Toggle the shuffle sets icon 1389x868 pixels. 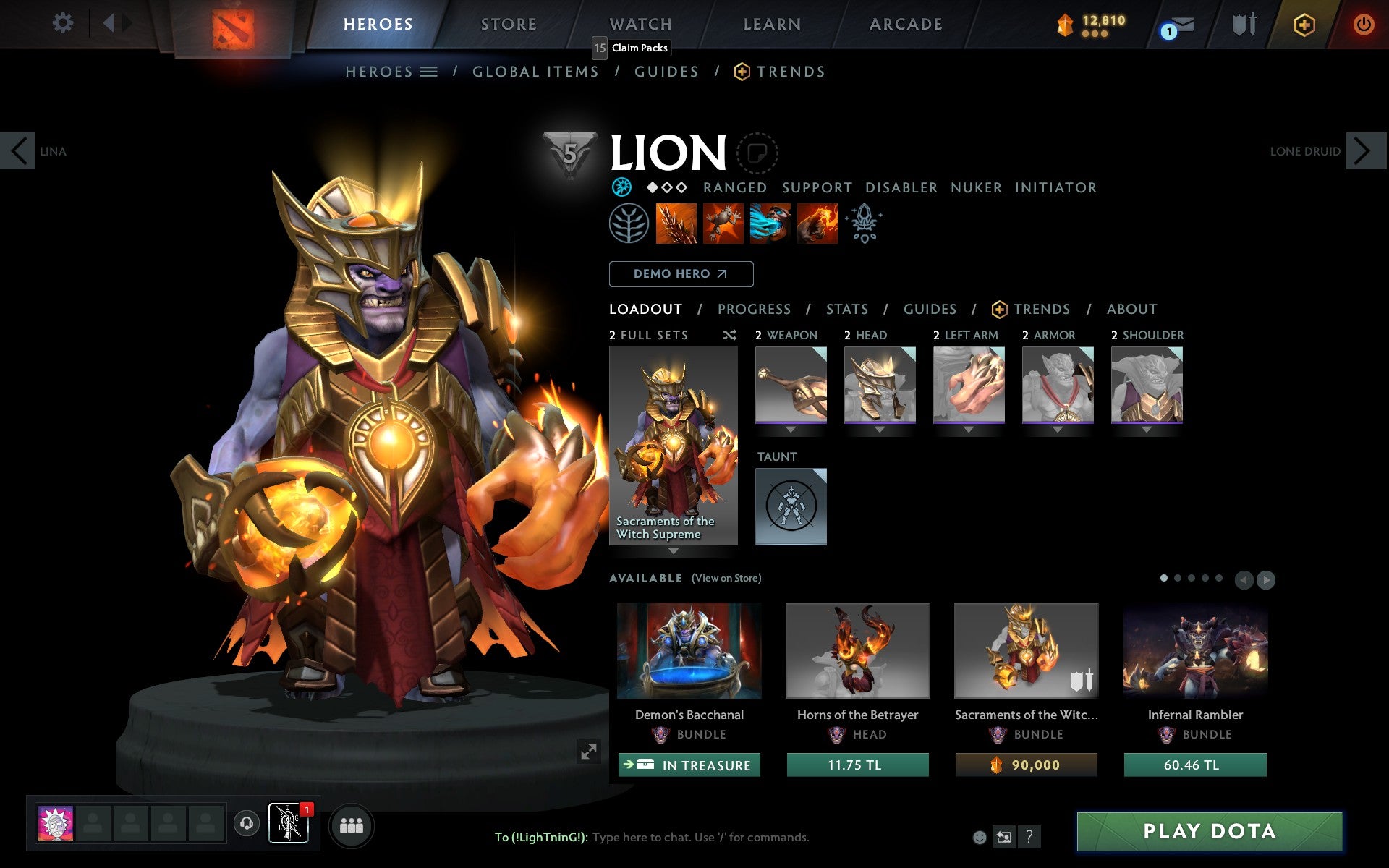729,335
